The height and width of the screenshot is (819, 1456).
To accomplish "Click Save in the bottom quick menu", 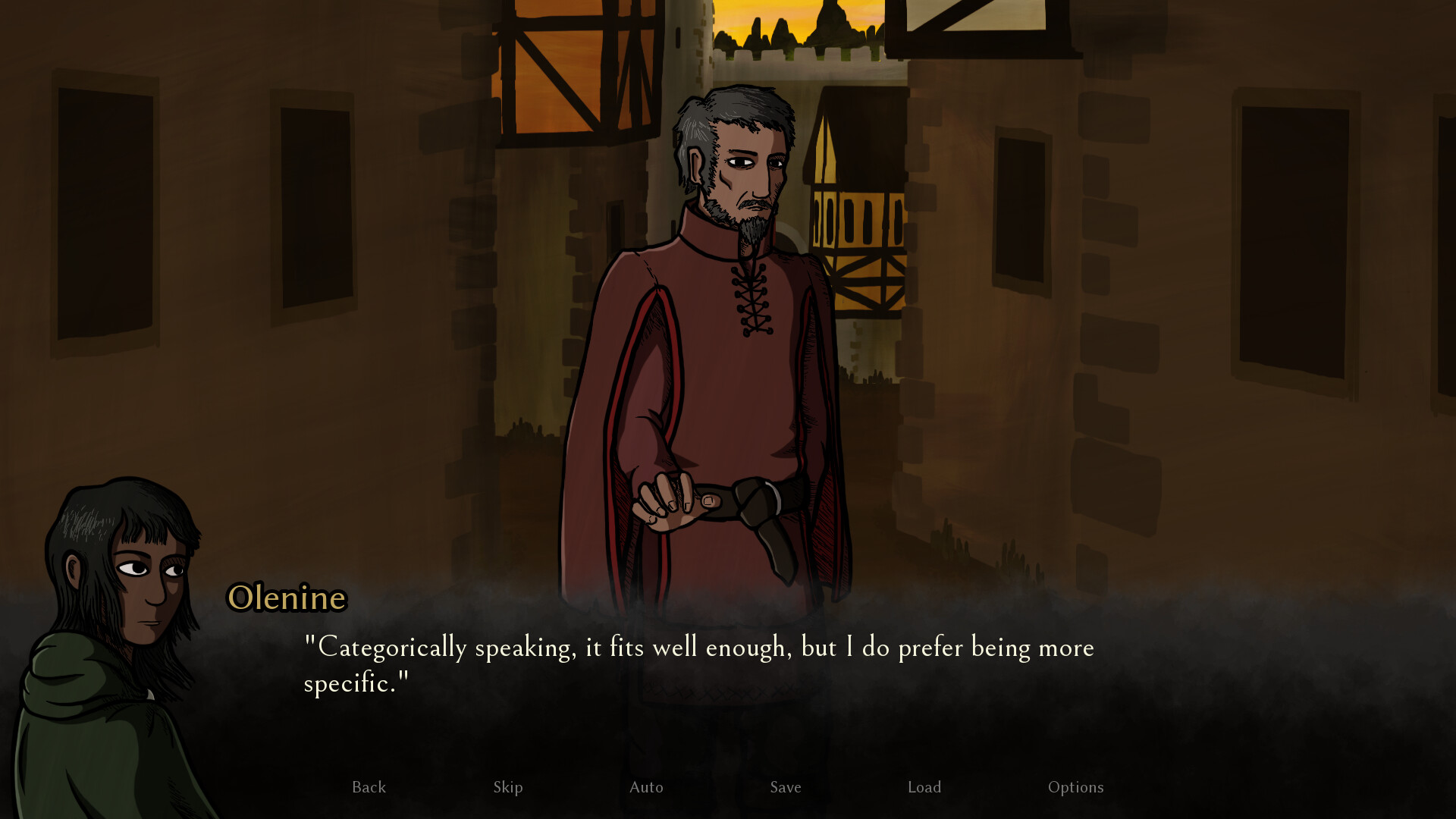I will 785,787.
